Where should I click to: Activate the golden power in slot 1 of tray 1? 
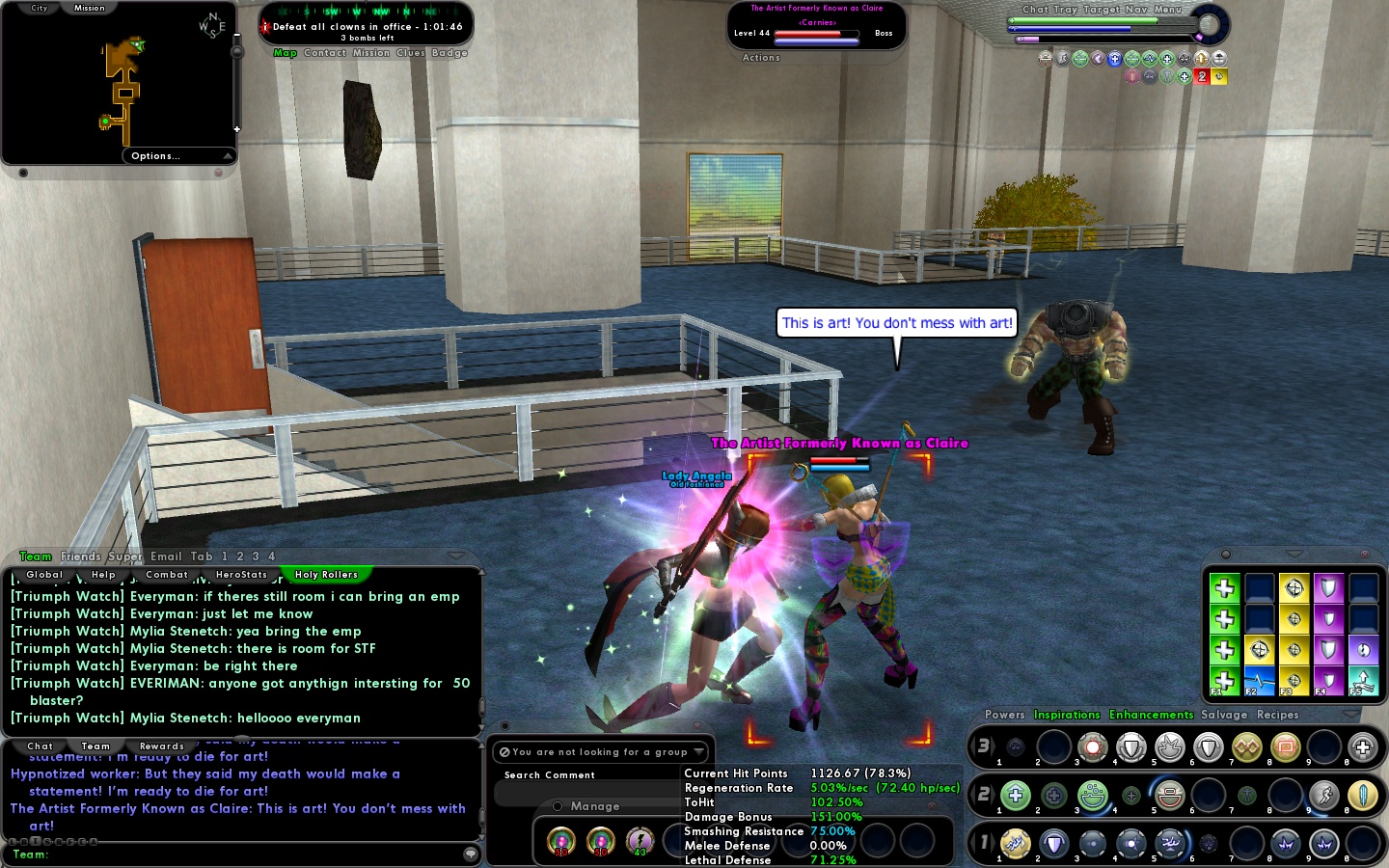[1015, 843]
